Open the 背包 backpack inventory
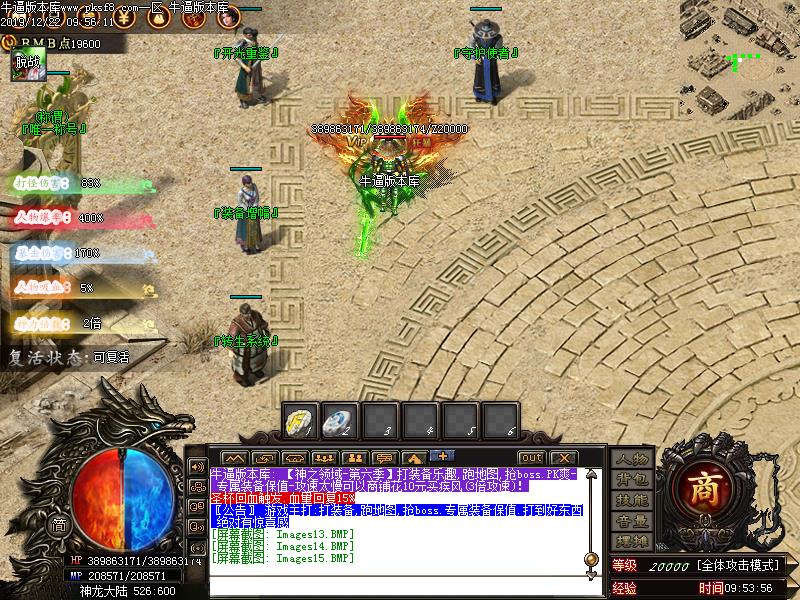 631,480
